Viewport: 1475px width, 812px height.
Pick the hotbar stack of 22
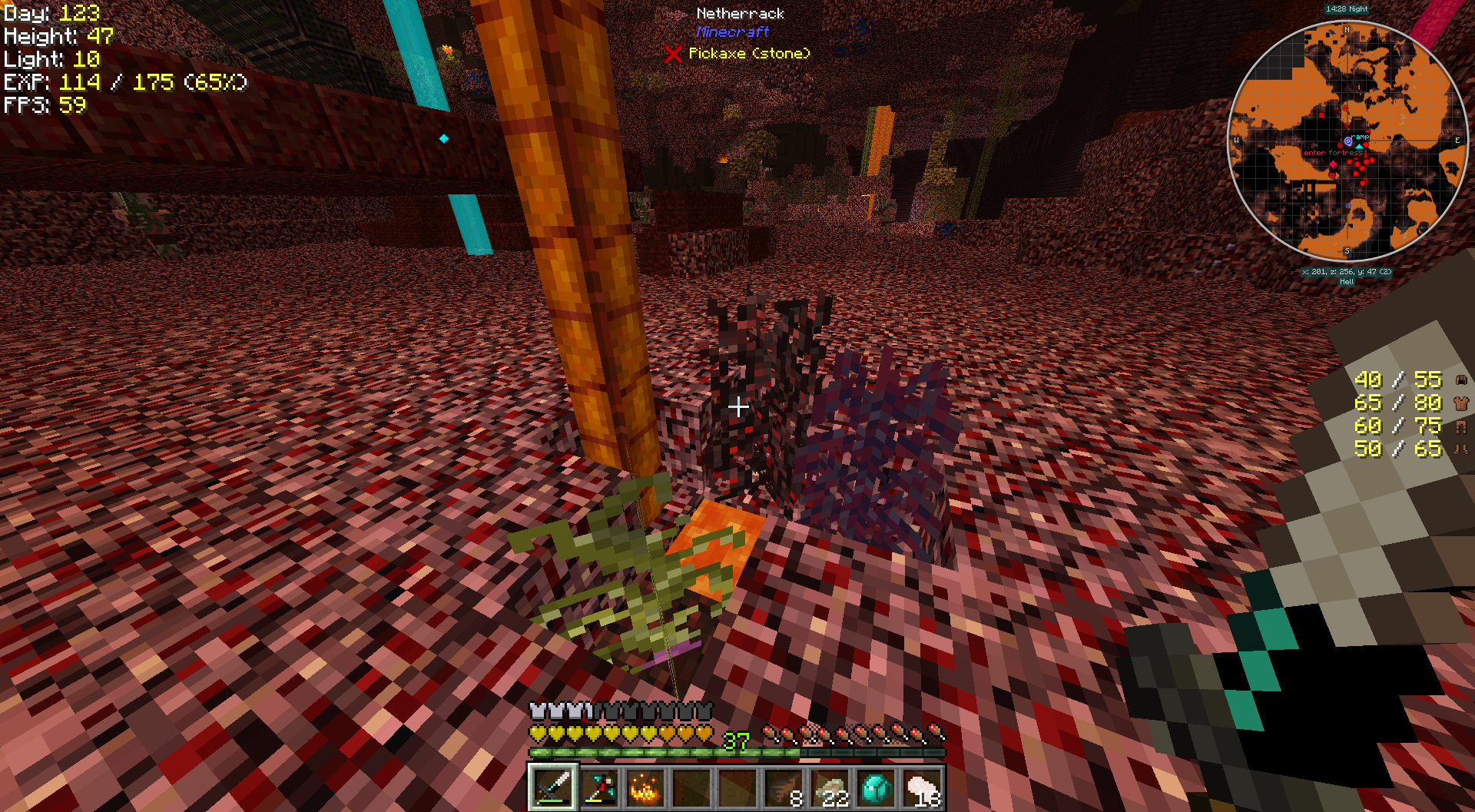pos(830,787)
